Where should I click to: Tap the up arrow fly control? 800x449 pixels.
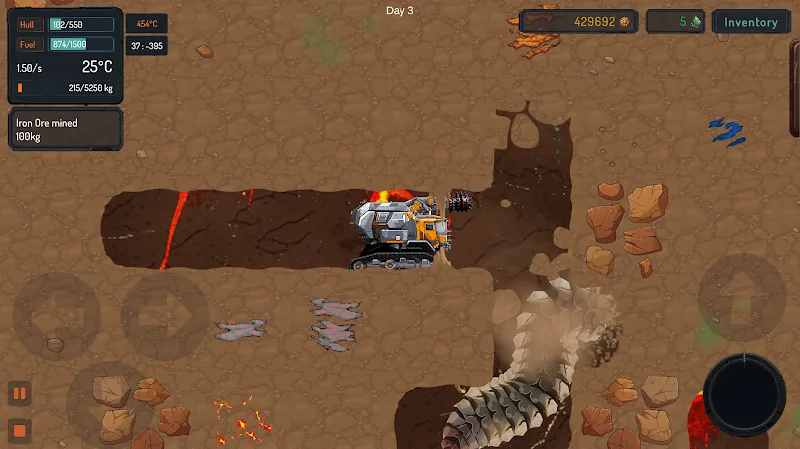741,297
